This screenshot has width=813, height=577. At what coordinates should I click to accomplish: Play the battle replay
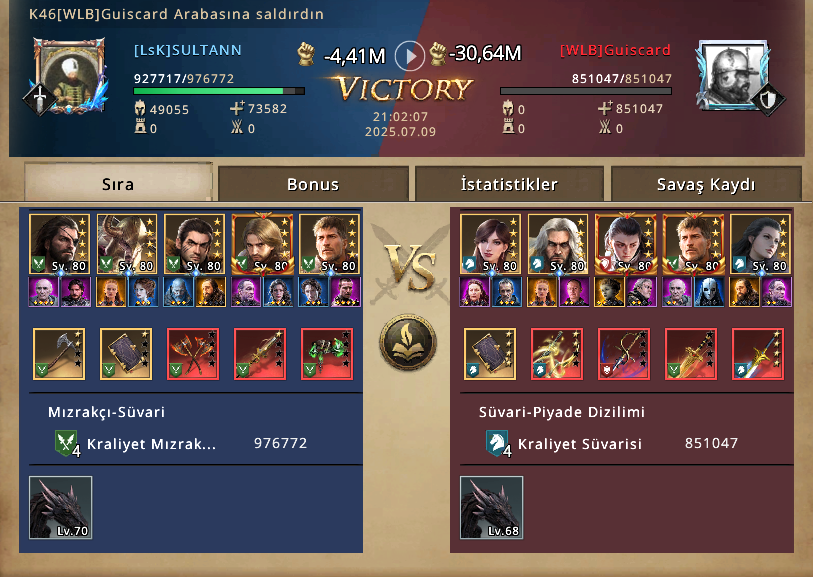(x=410, y=54)
